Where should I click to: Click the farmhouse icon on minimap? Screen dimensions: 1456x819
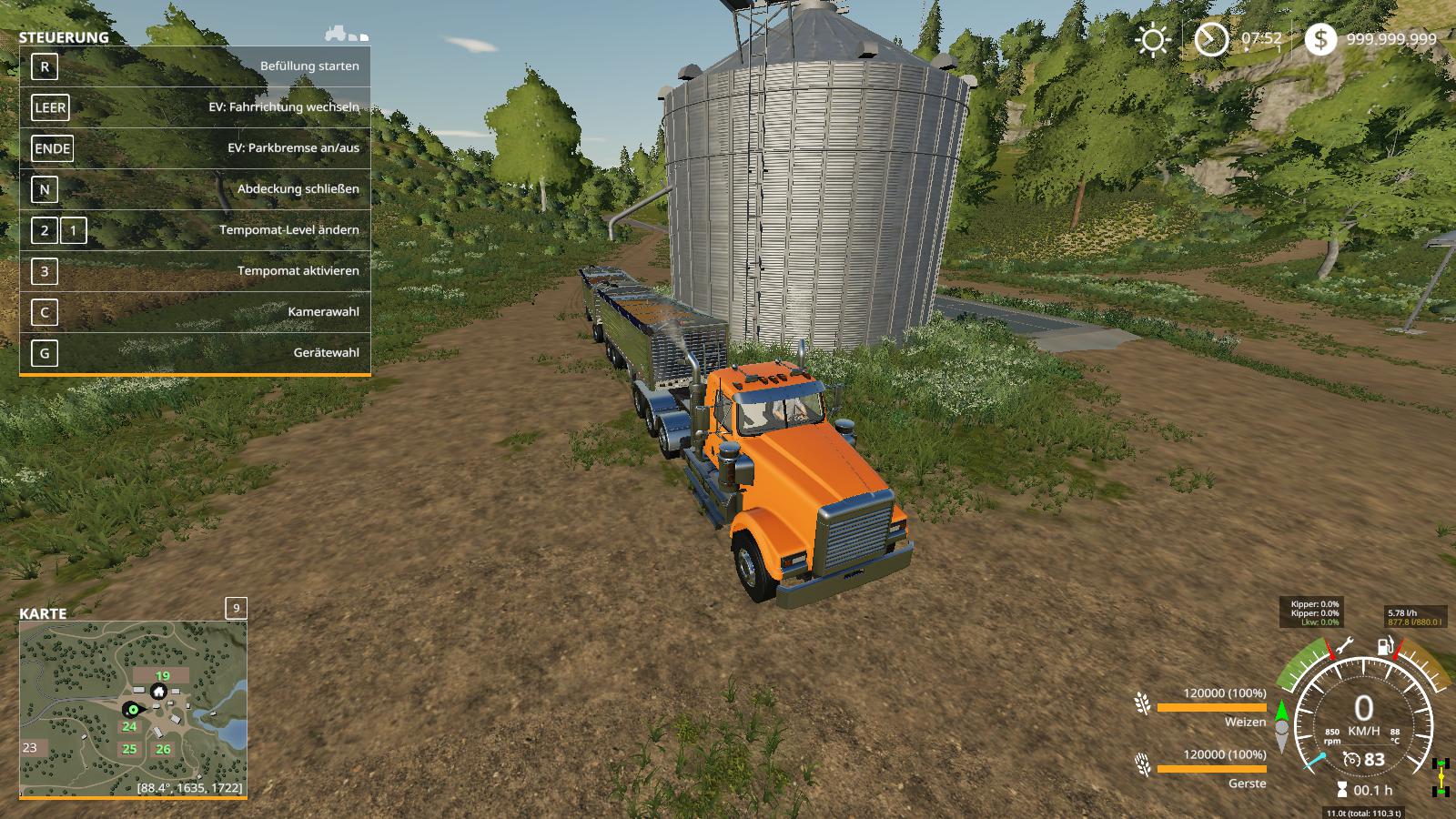click(x=158, y=692)
